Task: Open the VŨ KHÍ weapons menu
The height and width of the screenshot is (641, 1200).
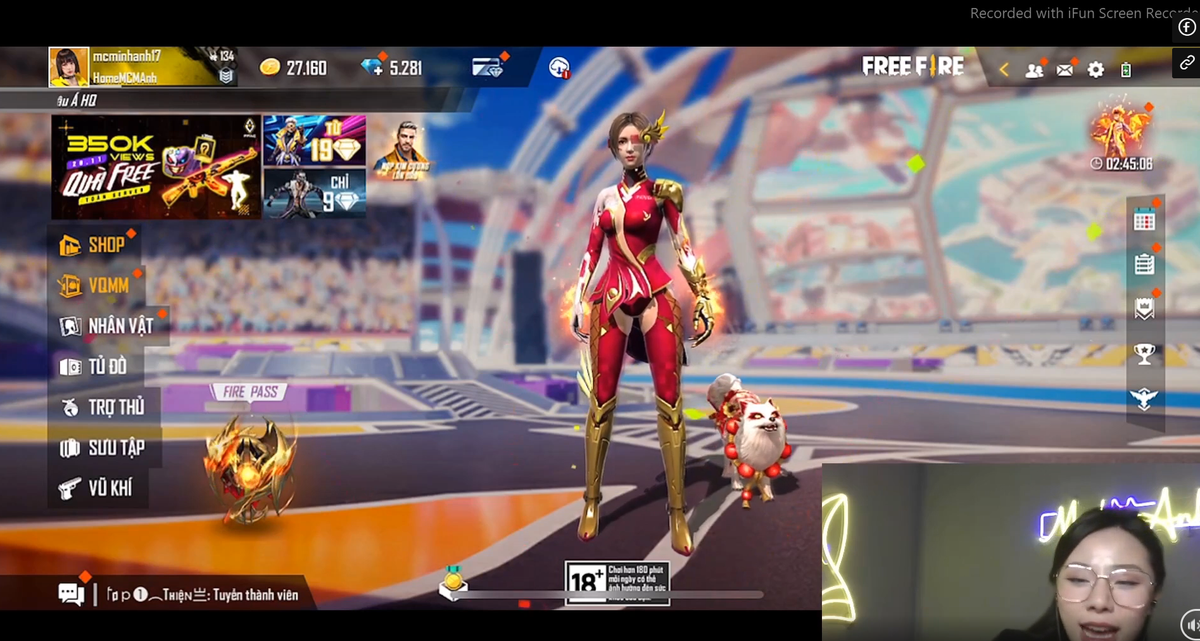Action: [96, 489]
